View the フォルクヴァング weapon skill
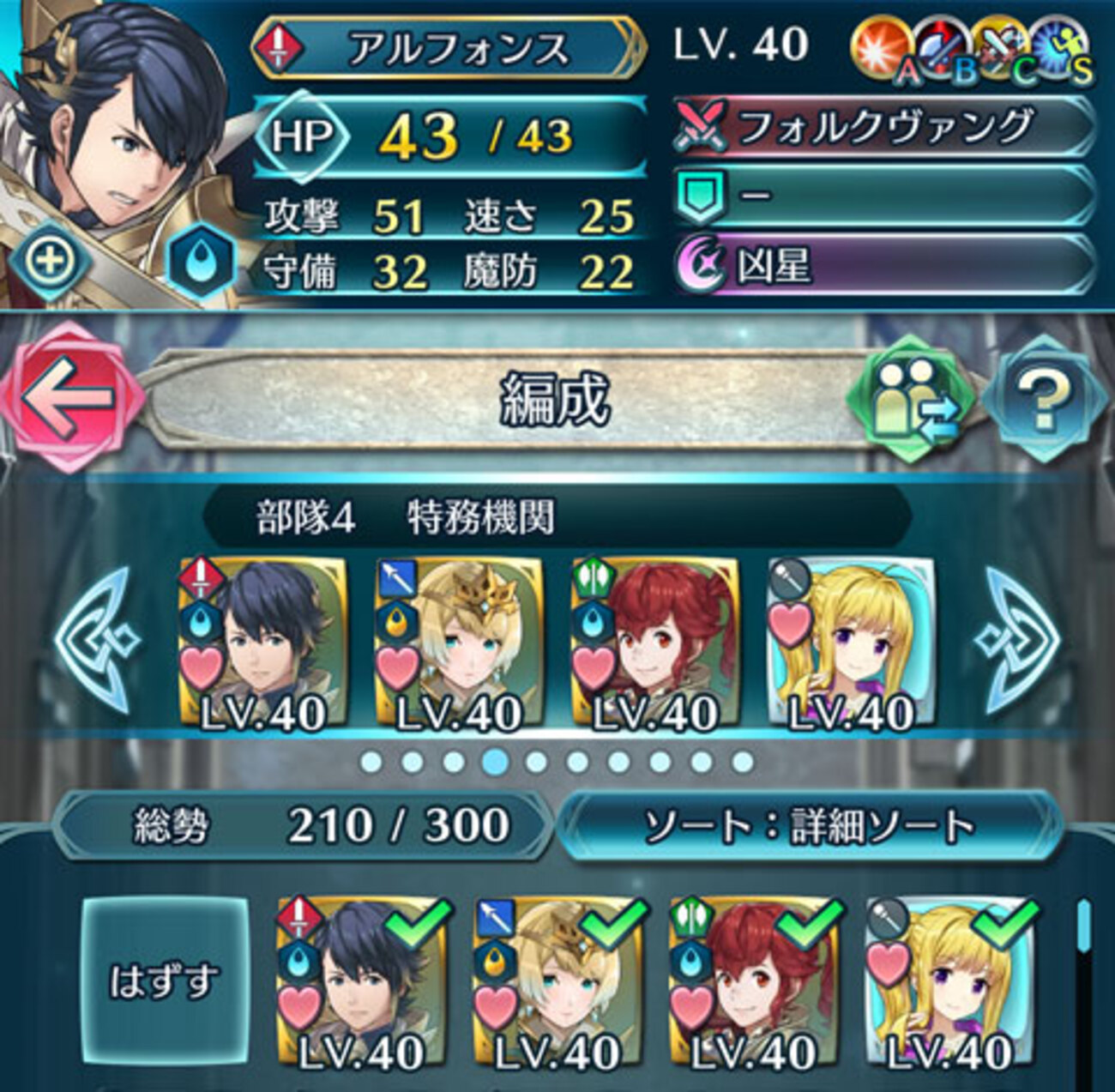 pos(883,128)
